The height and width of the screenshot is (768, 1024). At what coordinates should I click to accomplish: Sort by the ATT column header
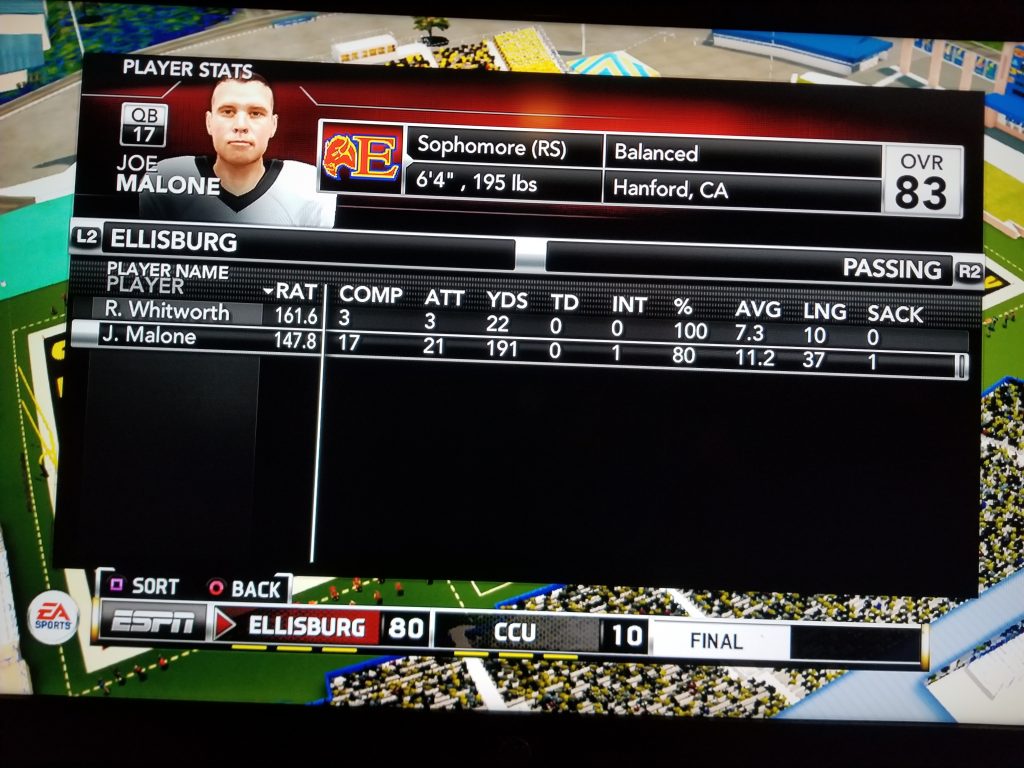(444, 298)
